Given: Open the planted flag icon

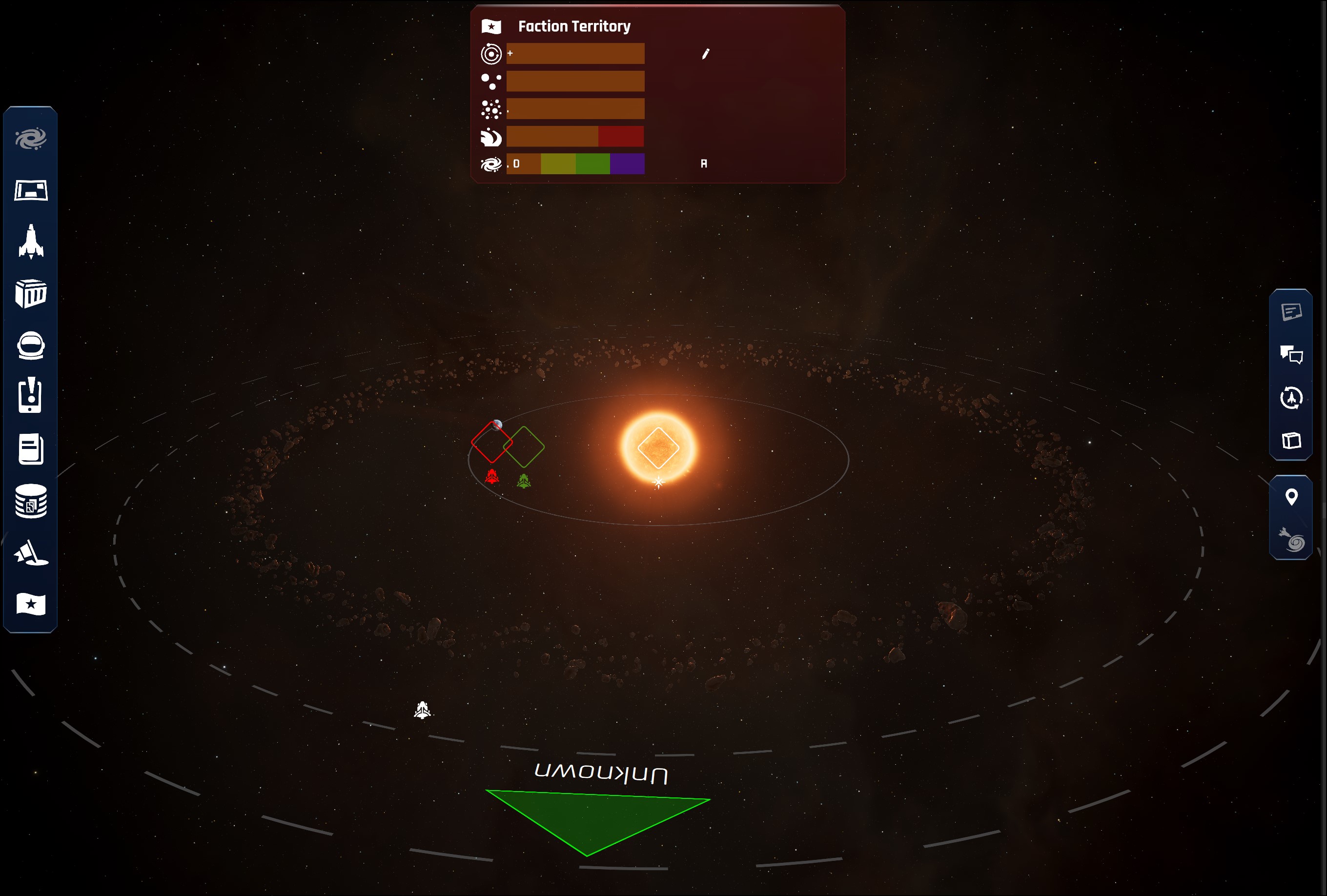Looking at the screenshot, I should click(31, 553).
